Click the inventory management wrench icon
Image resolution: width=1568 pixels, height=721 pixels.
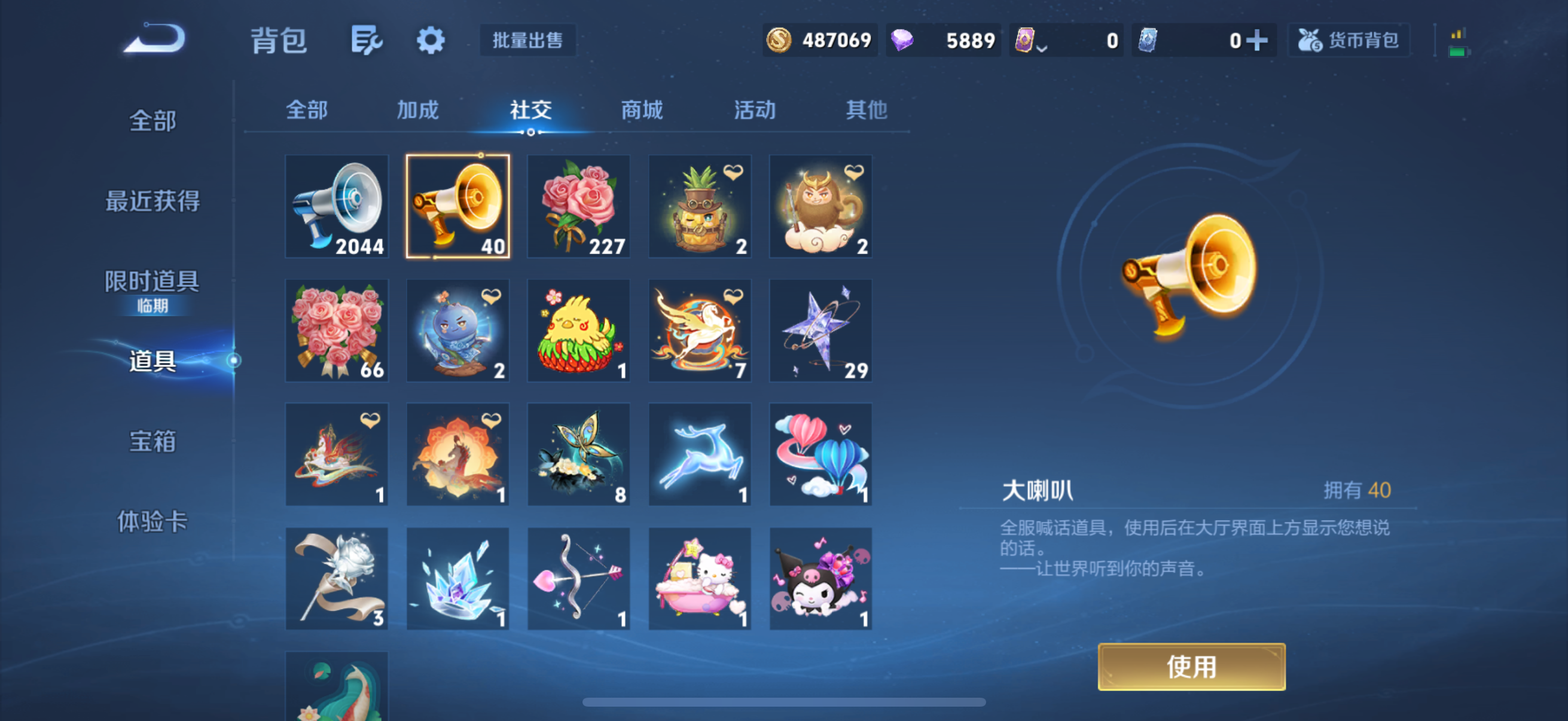366,39
